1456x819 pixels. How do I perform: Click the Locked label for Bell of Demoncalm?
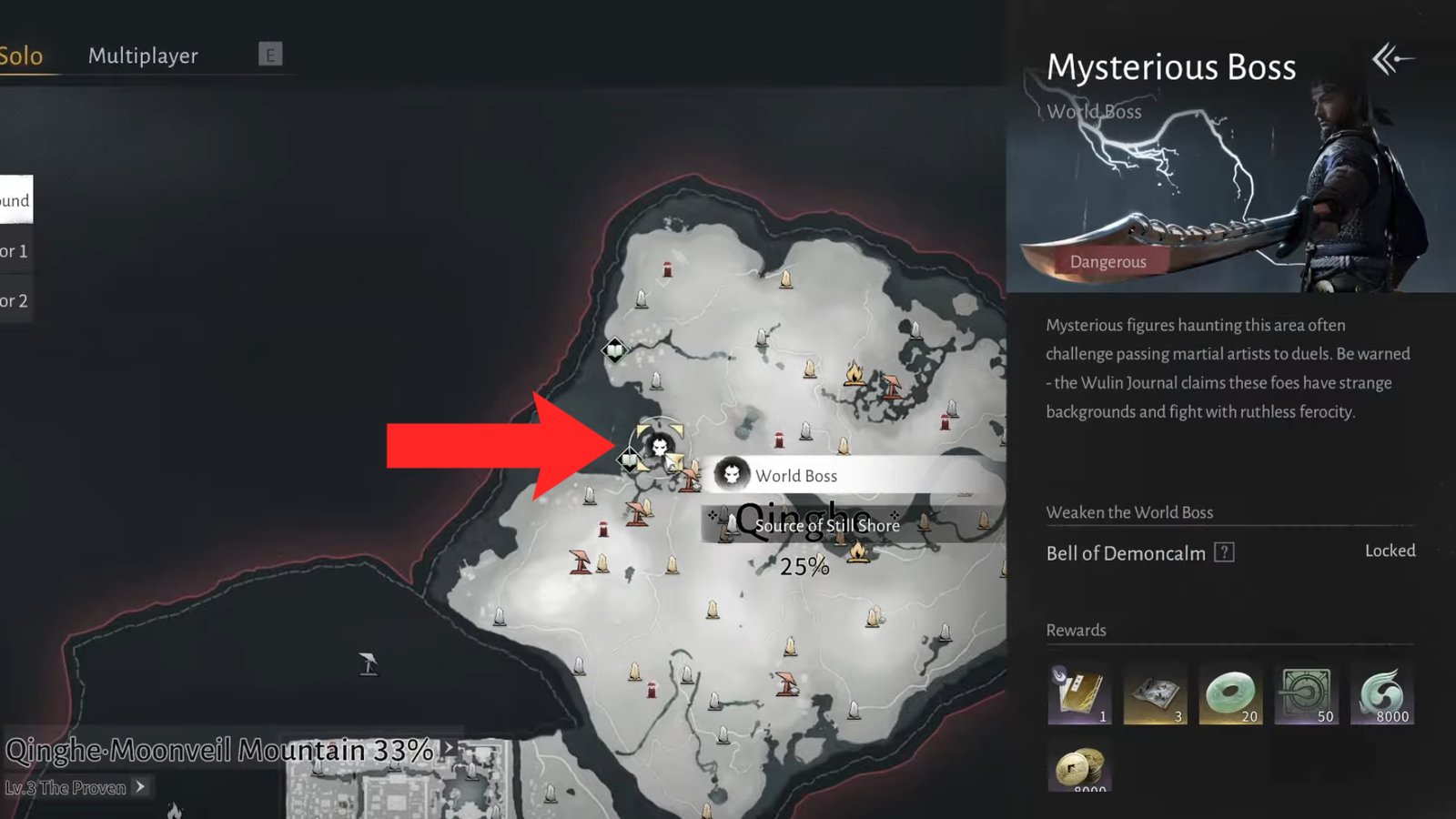tap(1390, 551)
